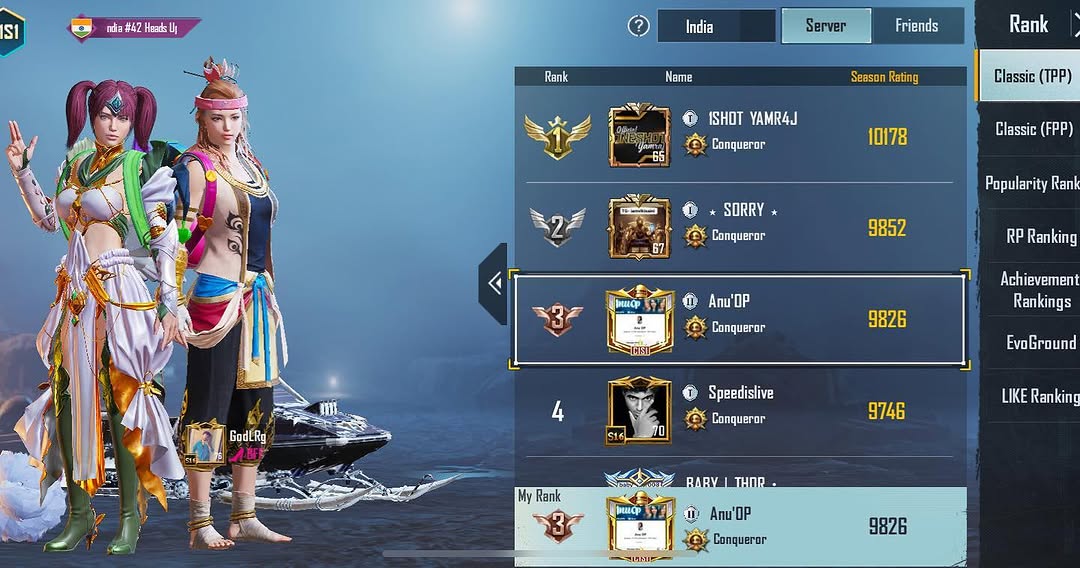Show the EvoGround ranking category

1040,343
